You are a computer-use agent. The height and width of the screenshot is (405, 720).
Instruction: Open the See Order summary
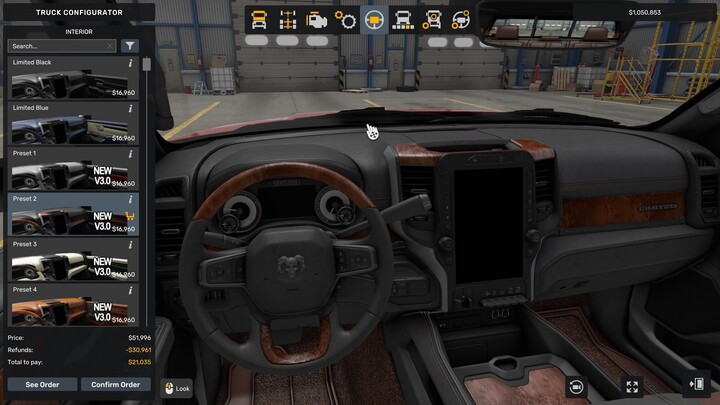tap(41, 384)
